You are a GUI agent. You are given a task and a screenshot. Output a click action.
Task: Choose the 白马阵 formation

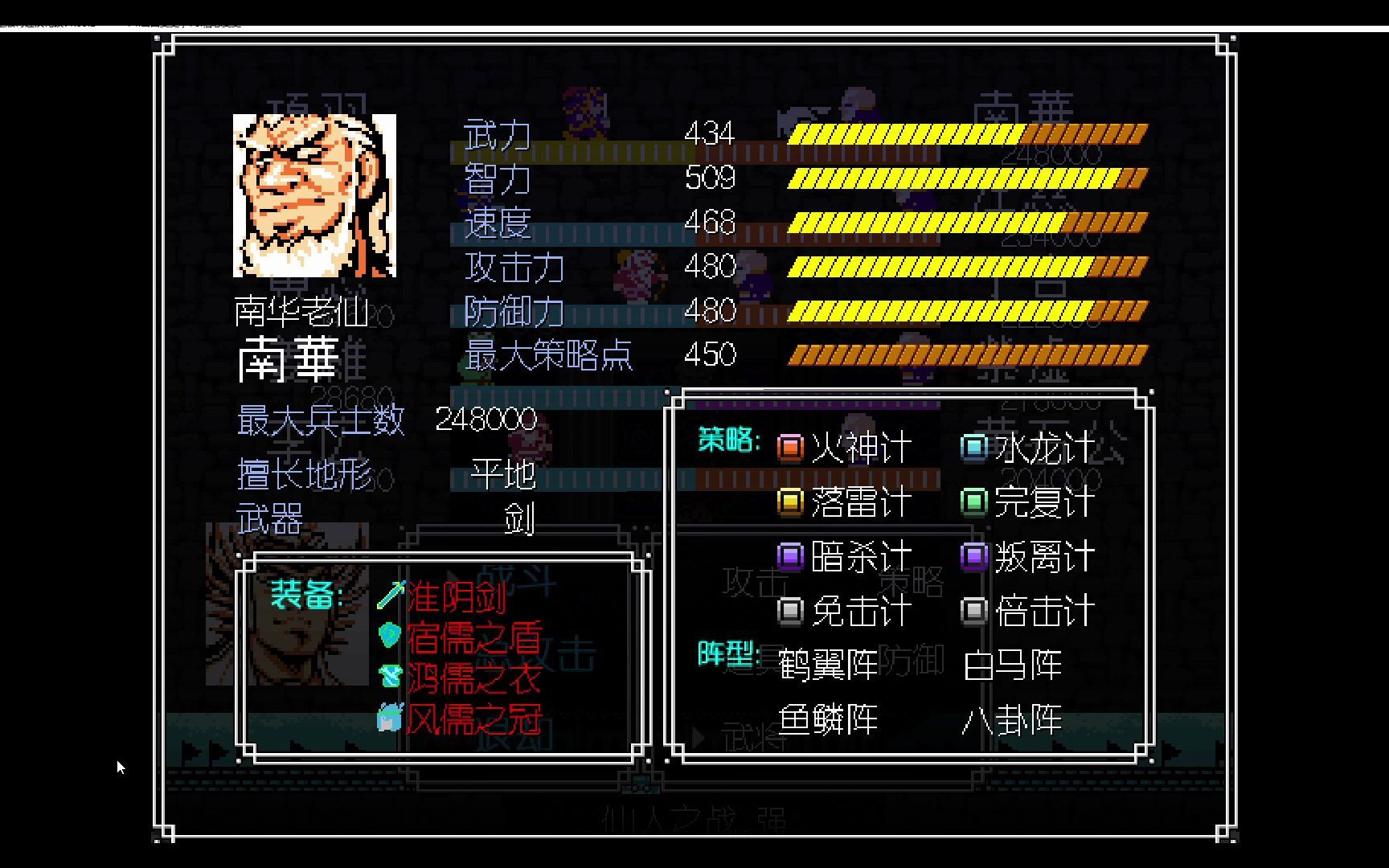(x=1012, y=665)
